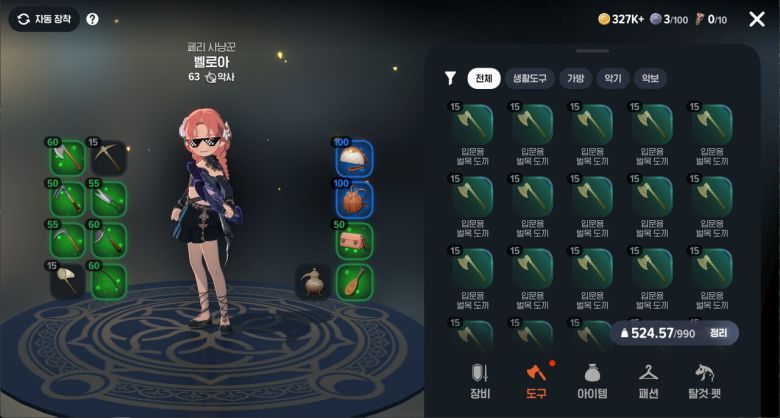Open the 도구 tools category
This screenshot has height=418, width=780.
tap(537, 379)
